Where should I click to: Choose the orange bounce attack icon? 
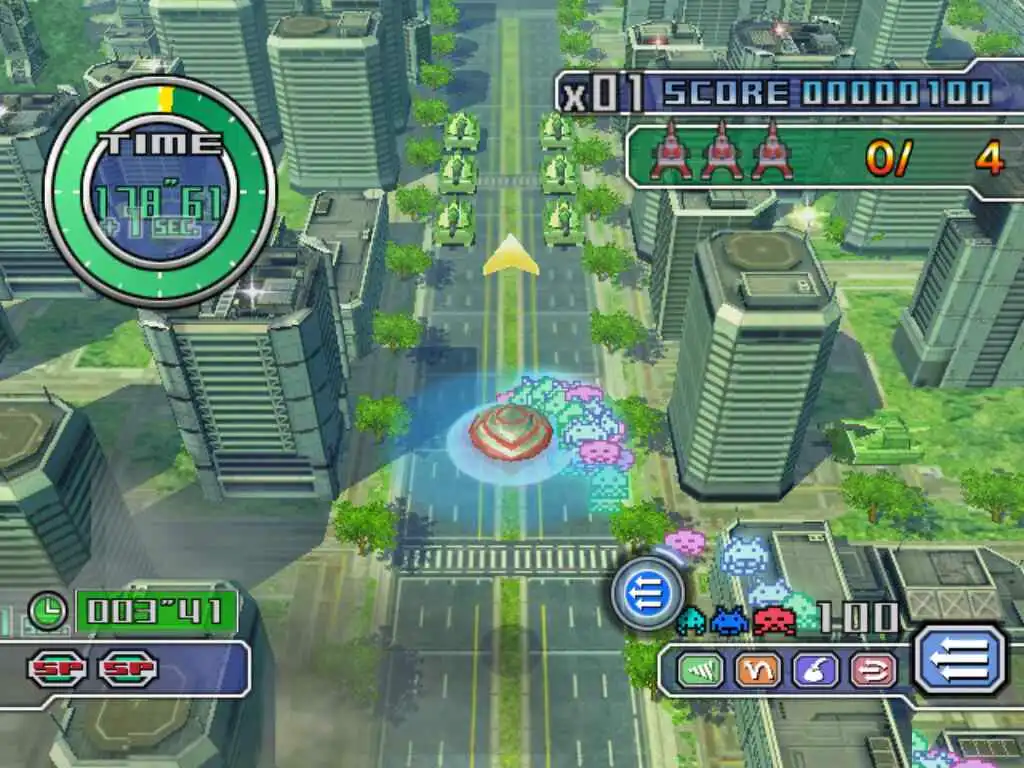pos(758,669)
